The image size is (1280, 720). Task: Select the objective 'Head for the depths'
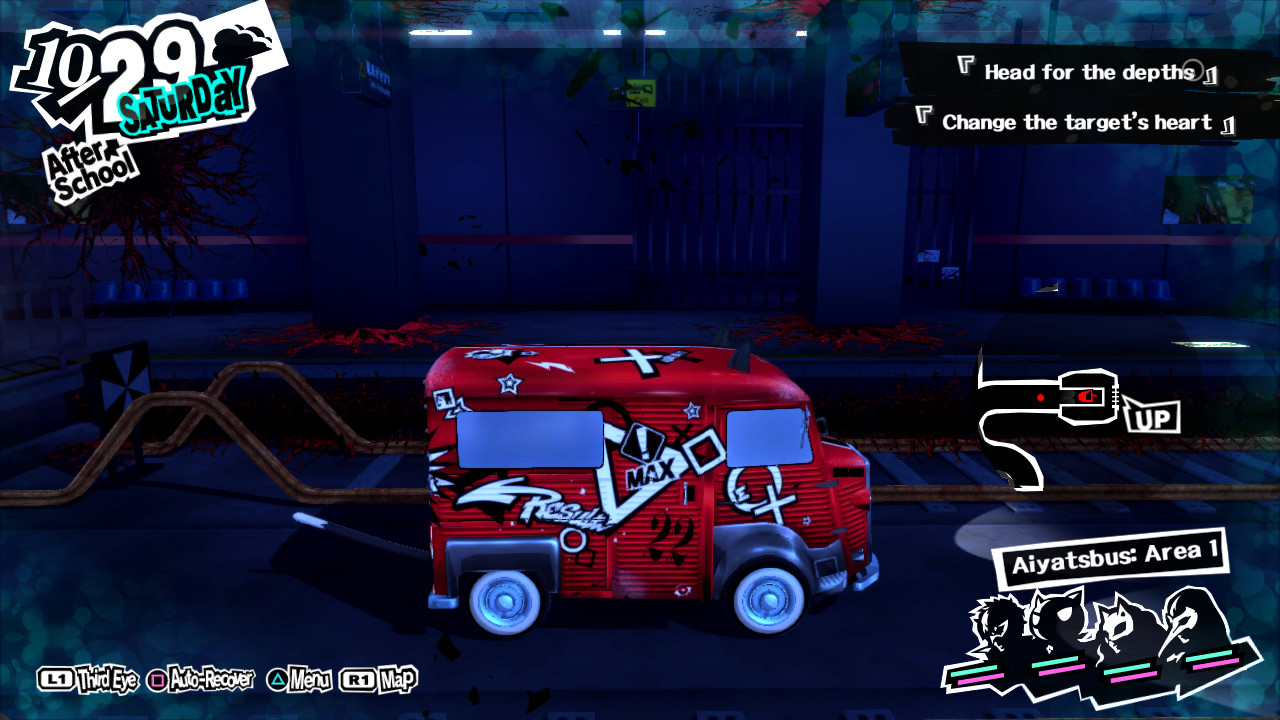coord(1086,71)
